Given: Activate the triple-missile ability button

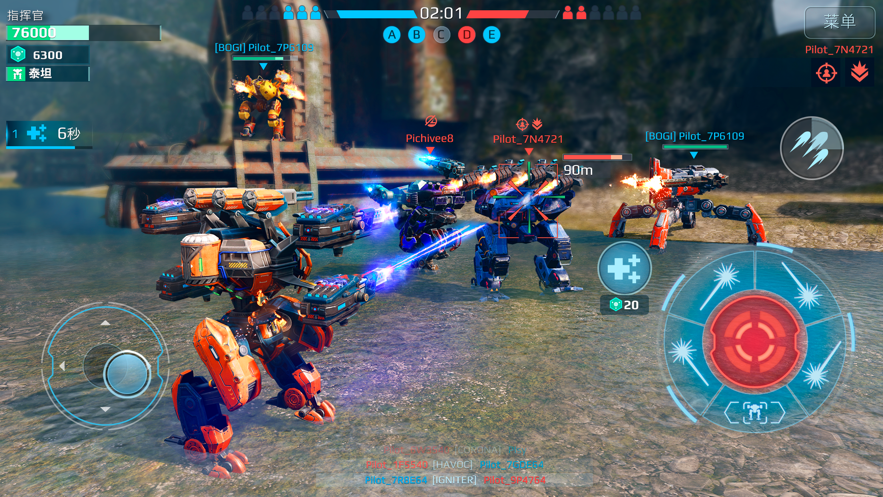Looking at the screenshot, I should 811,149.
